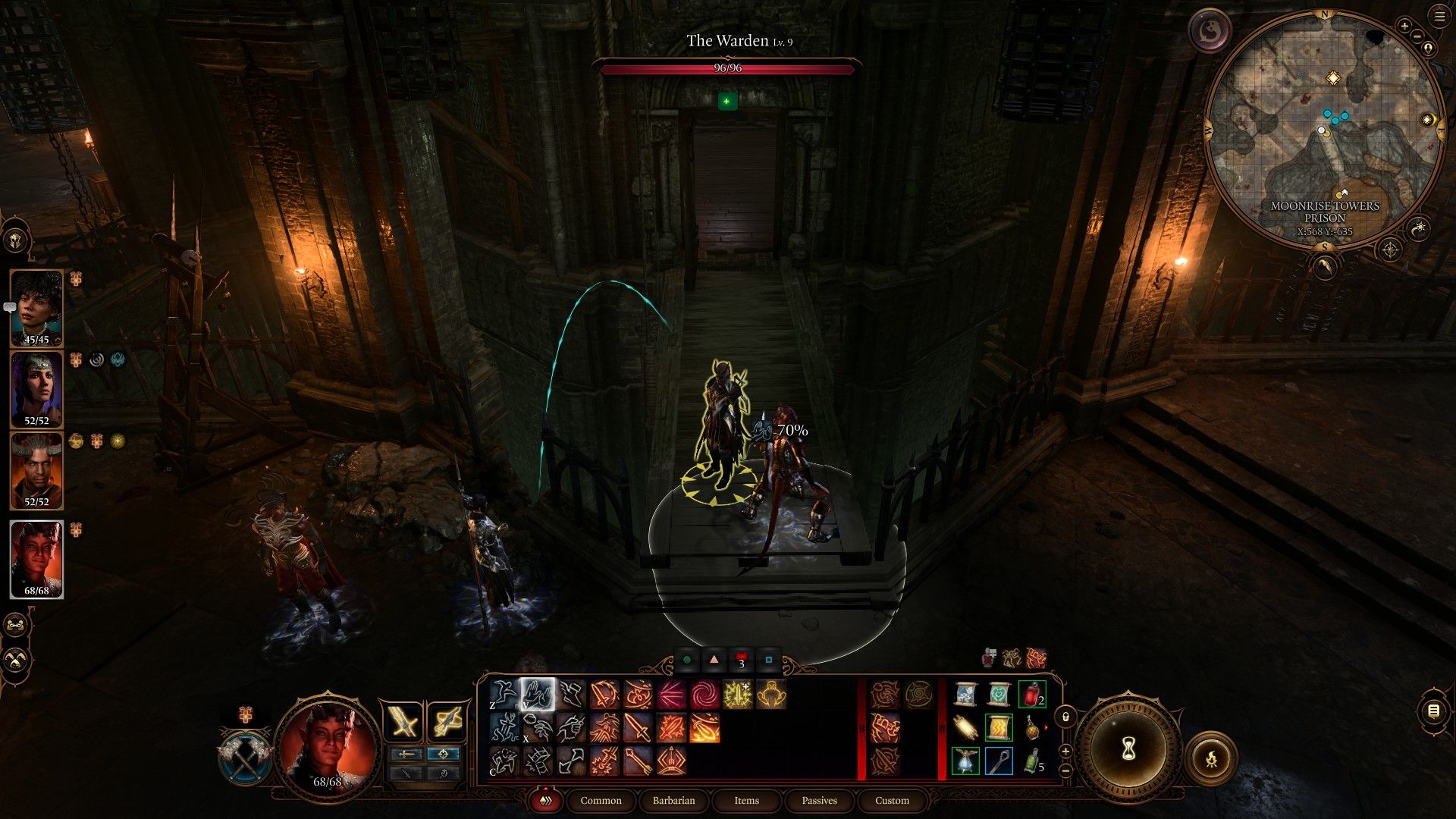Add a hotbar row with the plus button

point(1065,752)
